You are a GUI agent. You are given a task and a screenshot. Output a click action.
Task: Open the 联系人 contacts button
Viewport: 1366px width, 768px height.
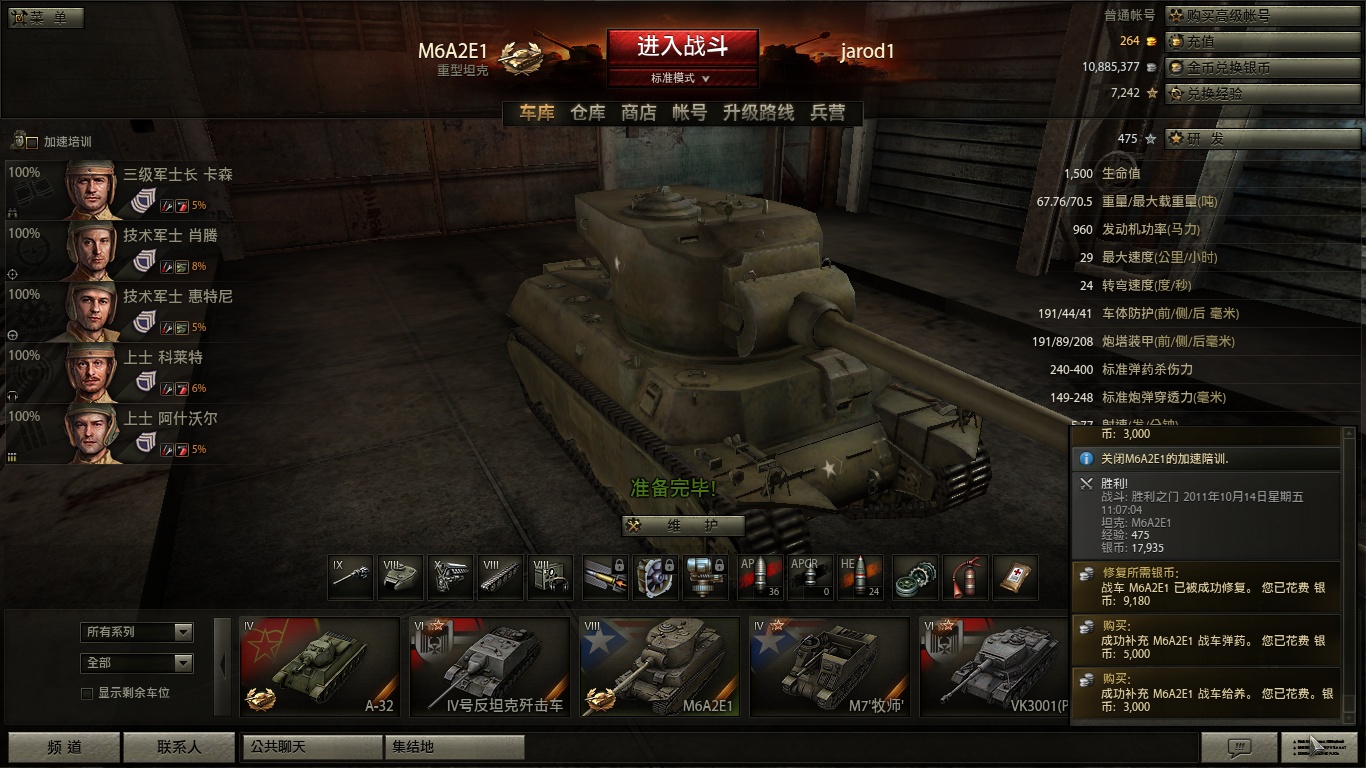tap(178, 747)
